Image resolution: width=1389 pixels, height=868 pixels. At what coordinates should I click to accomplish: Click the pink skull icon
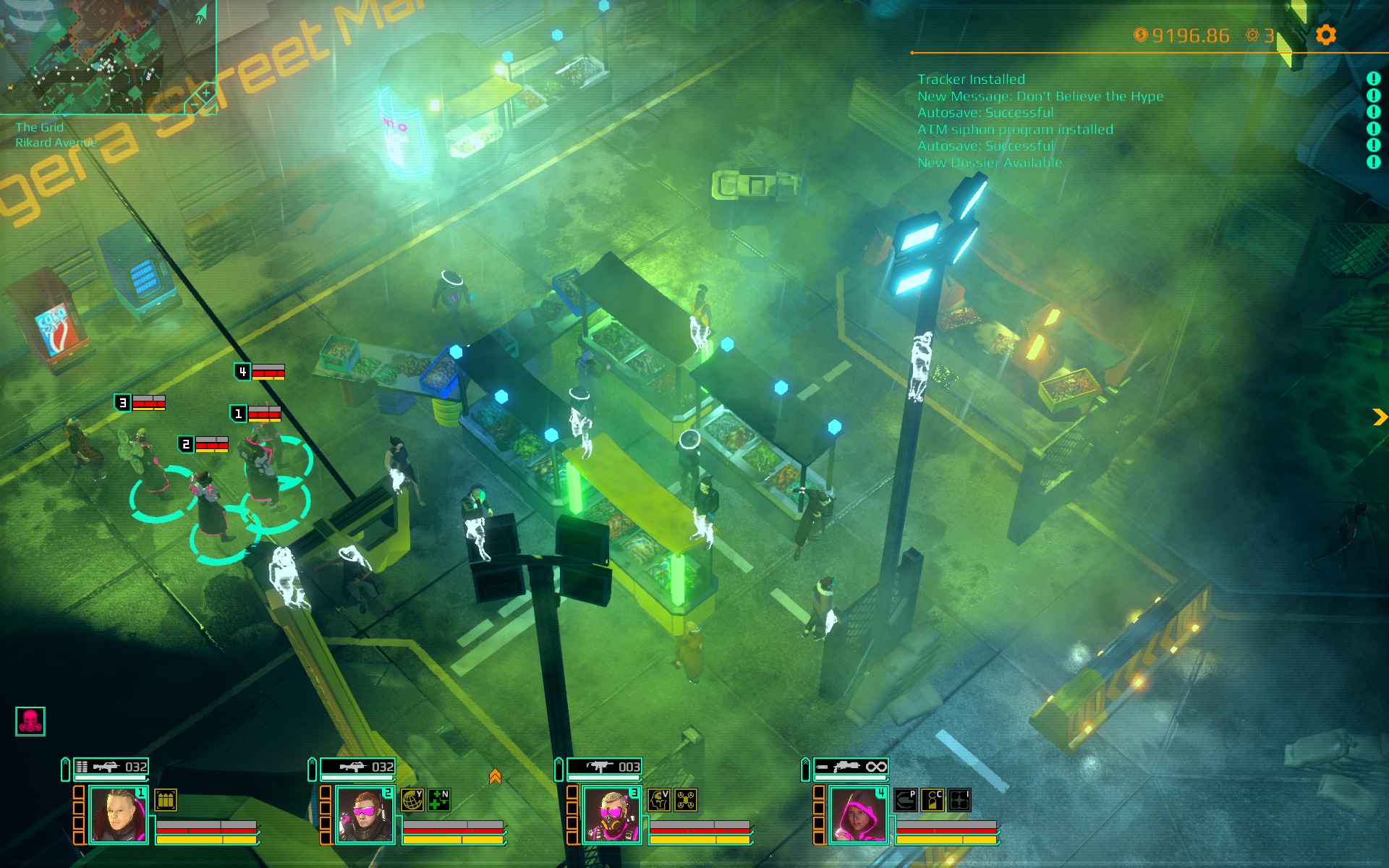point(30,721)
